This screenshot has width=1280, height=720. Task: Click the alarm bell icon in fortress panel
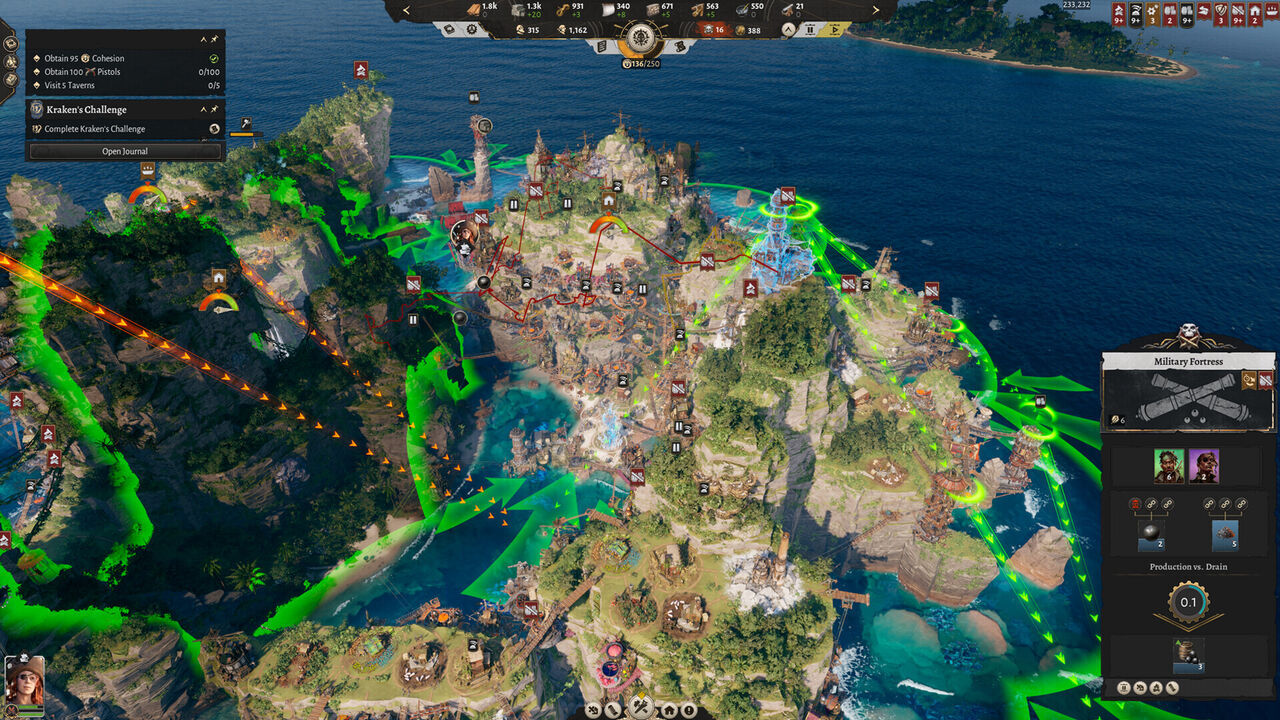[x=1156, y=687]
